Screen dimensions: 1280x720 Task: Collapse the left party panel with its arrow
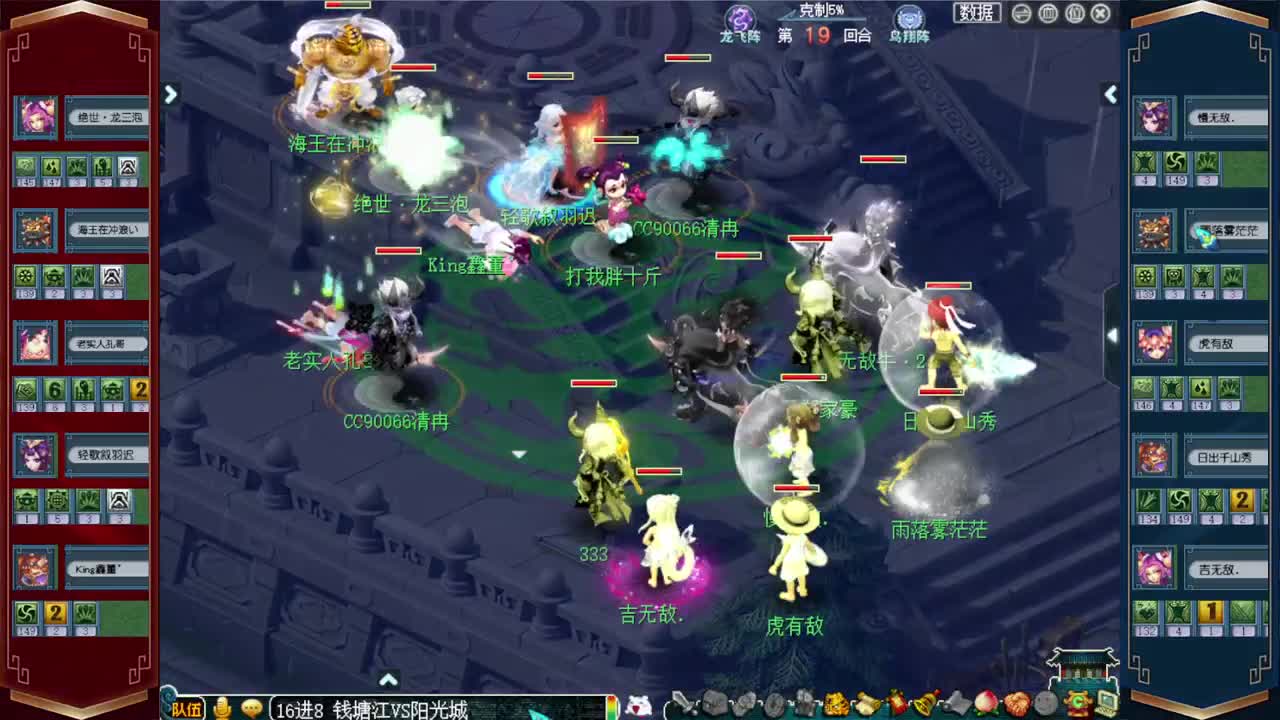tap(170, 93)
